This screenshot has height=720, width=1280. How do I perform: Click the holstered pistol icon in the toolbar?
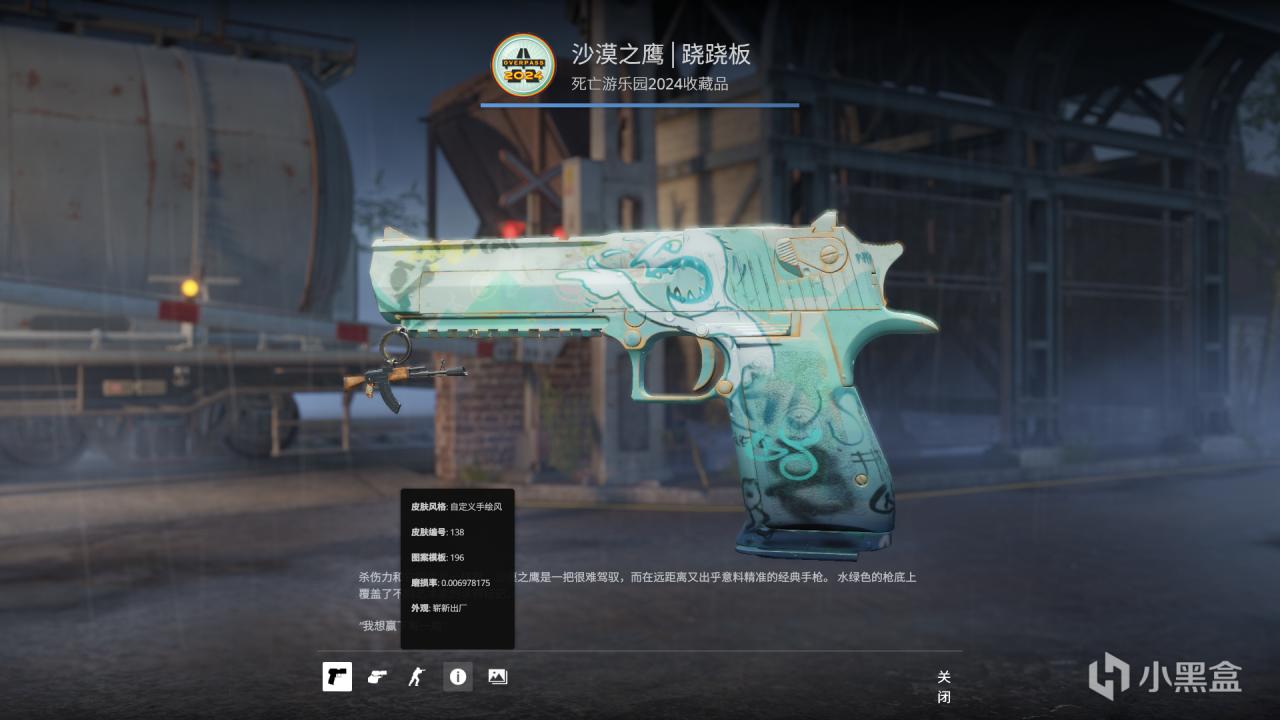tap(377, 676)
